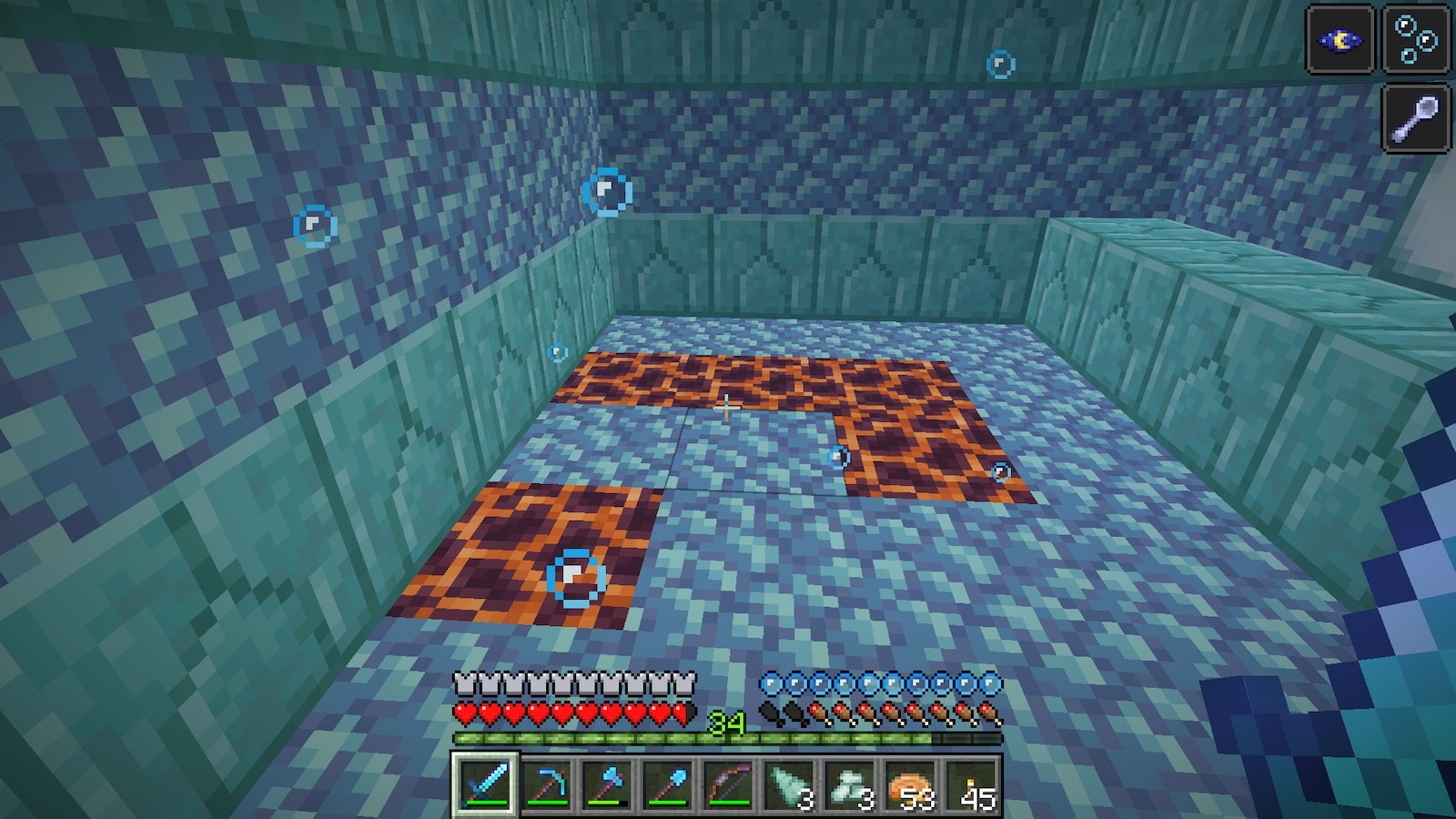Click the Night Vision moon-eye effect icon
Image resolution: width=1456 pixels, height=819 pixels.
click(x=1340, y=39)
